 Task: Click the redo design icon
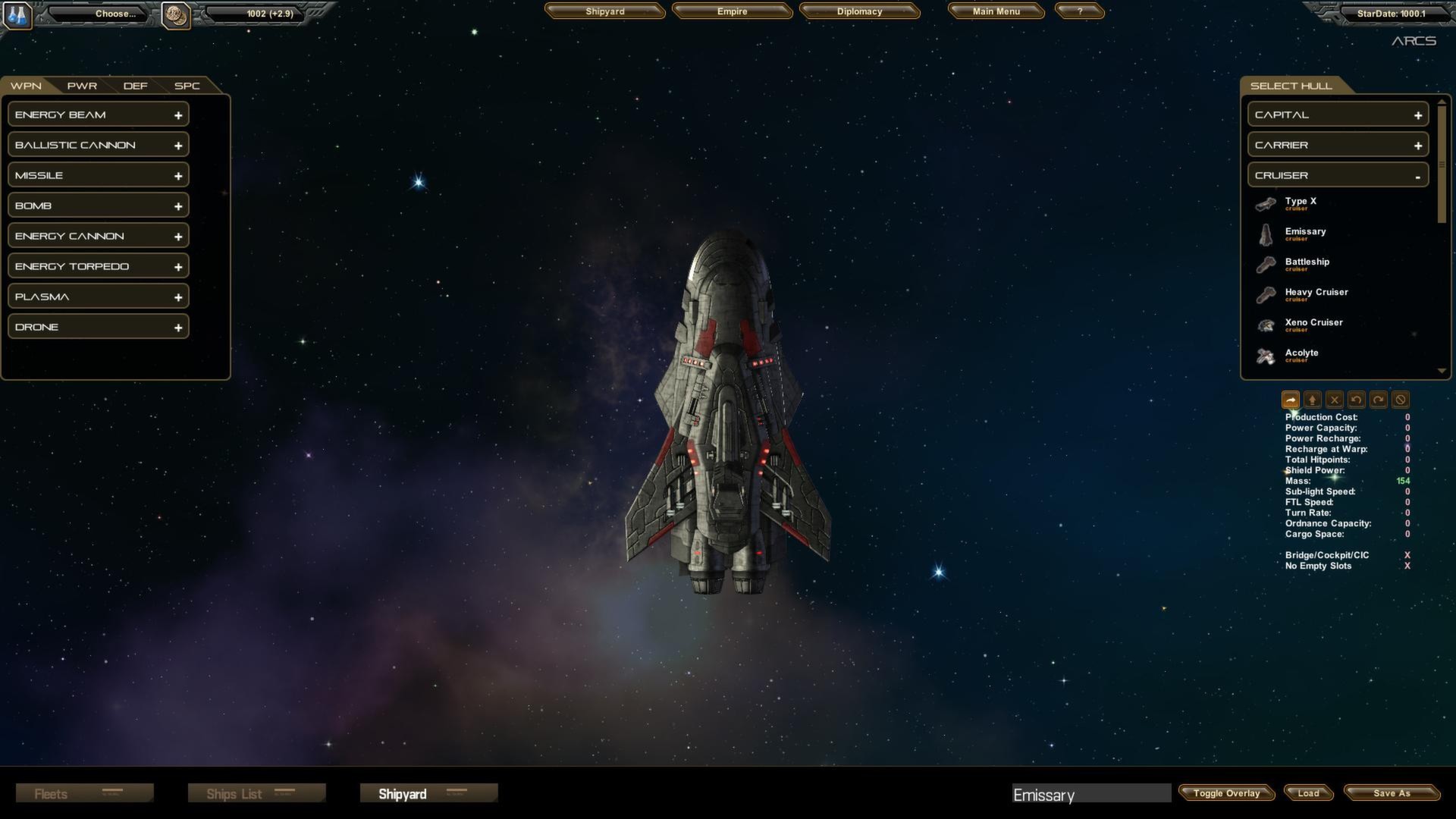1379,400
